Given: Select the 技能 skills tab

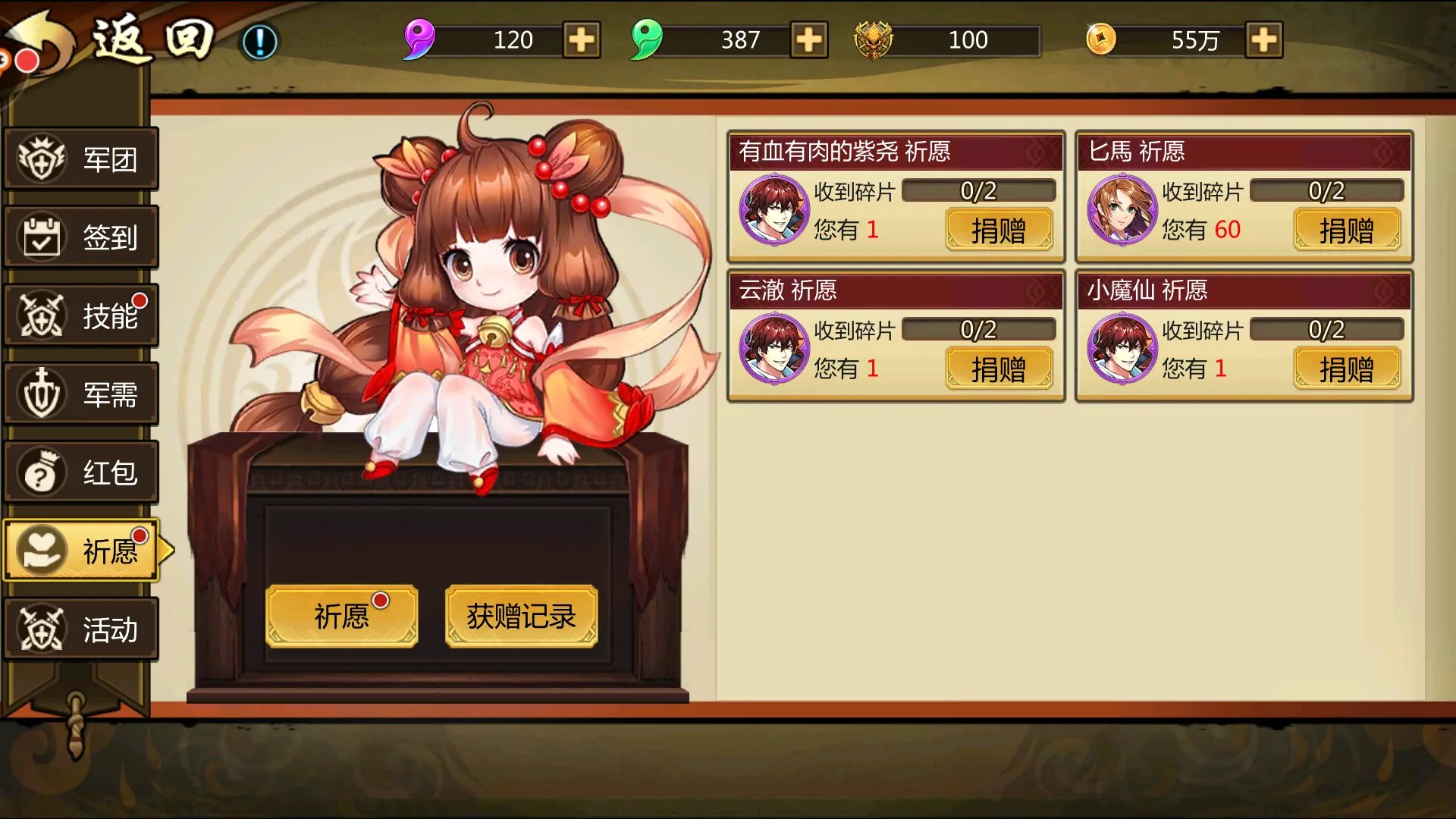Looking at the screenshot, I should tap(81, 315).
